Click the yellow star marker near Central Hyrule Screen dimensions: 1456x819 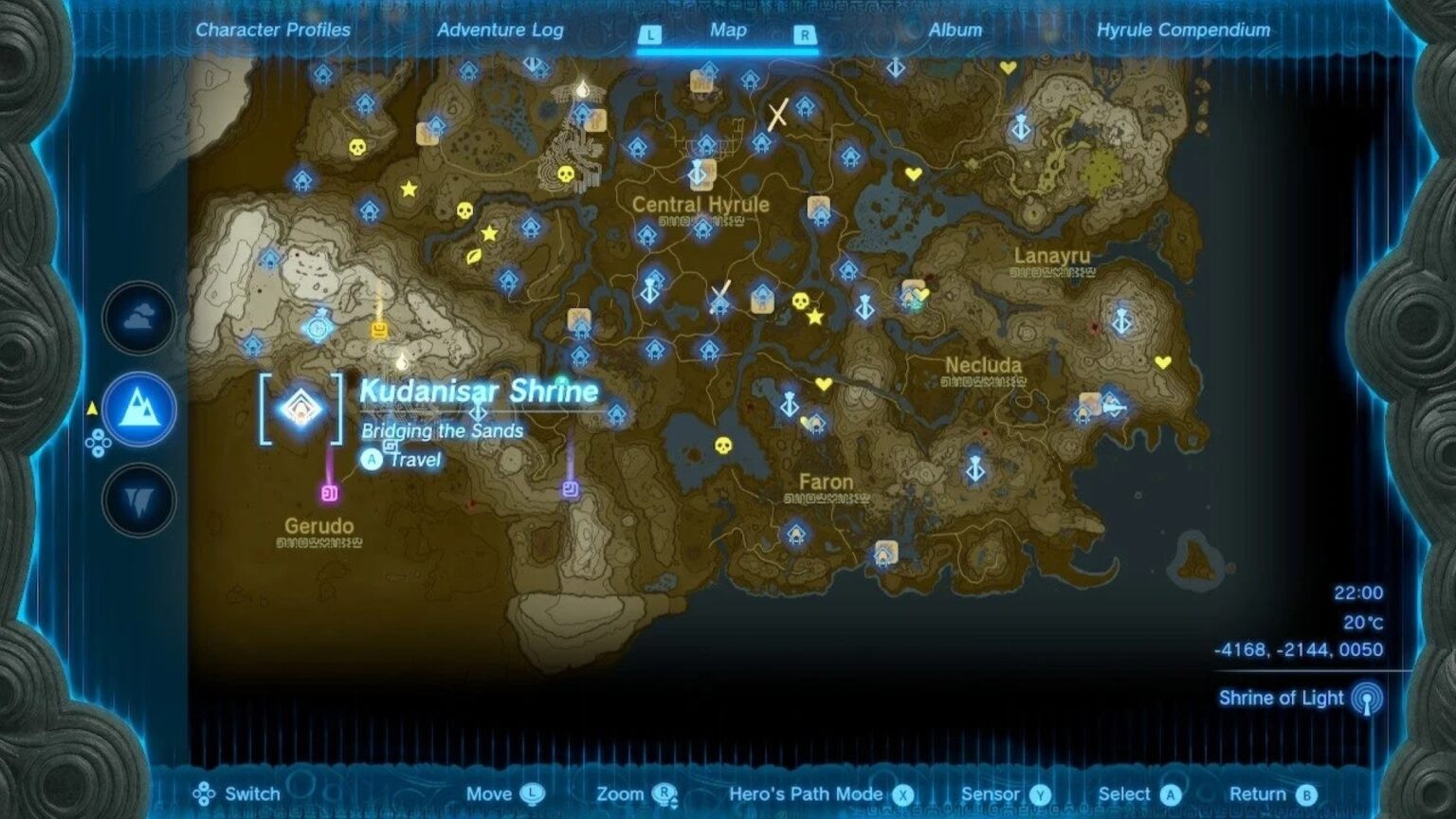pyautogui.click(x=813, y=319)
